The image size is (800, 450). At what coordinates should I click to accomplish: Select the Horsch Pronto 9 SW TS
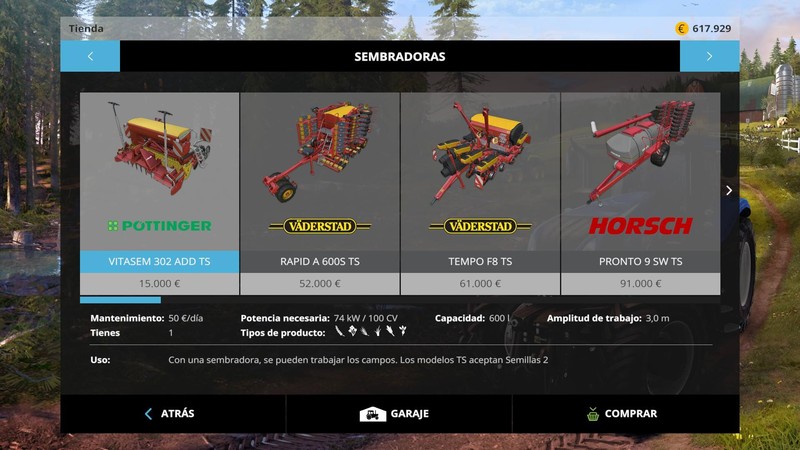coord(640,185)
